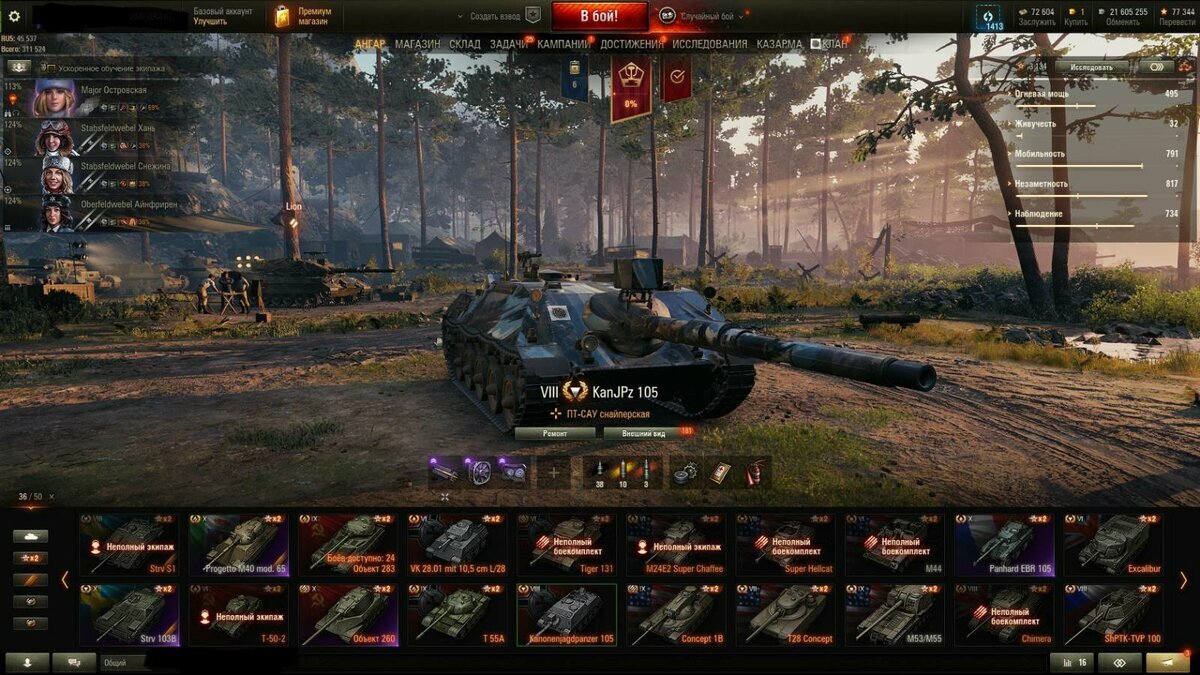Click the Исследовать button
The width and height of the screenshot is (1200, 675).
[1091, 67]
